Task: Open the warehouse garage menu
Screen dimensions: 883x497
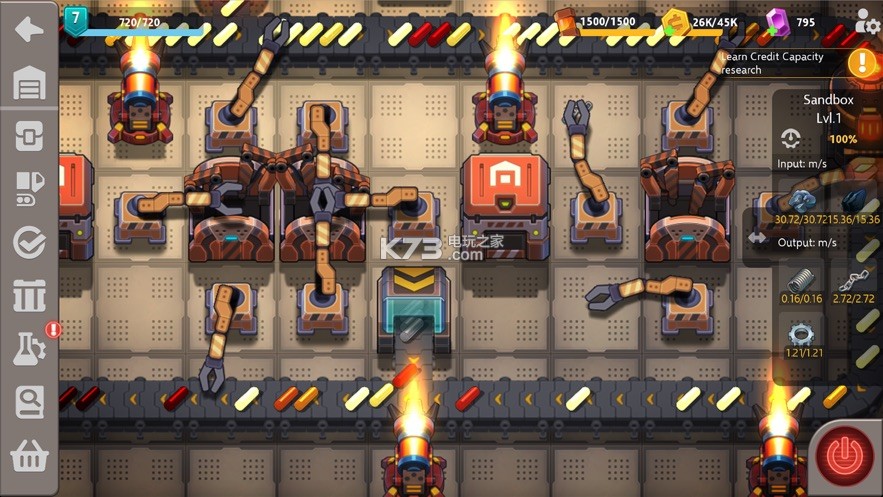Action: (x=29, y=83)
